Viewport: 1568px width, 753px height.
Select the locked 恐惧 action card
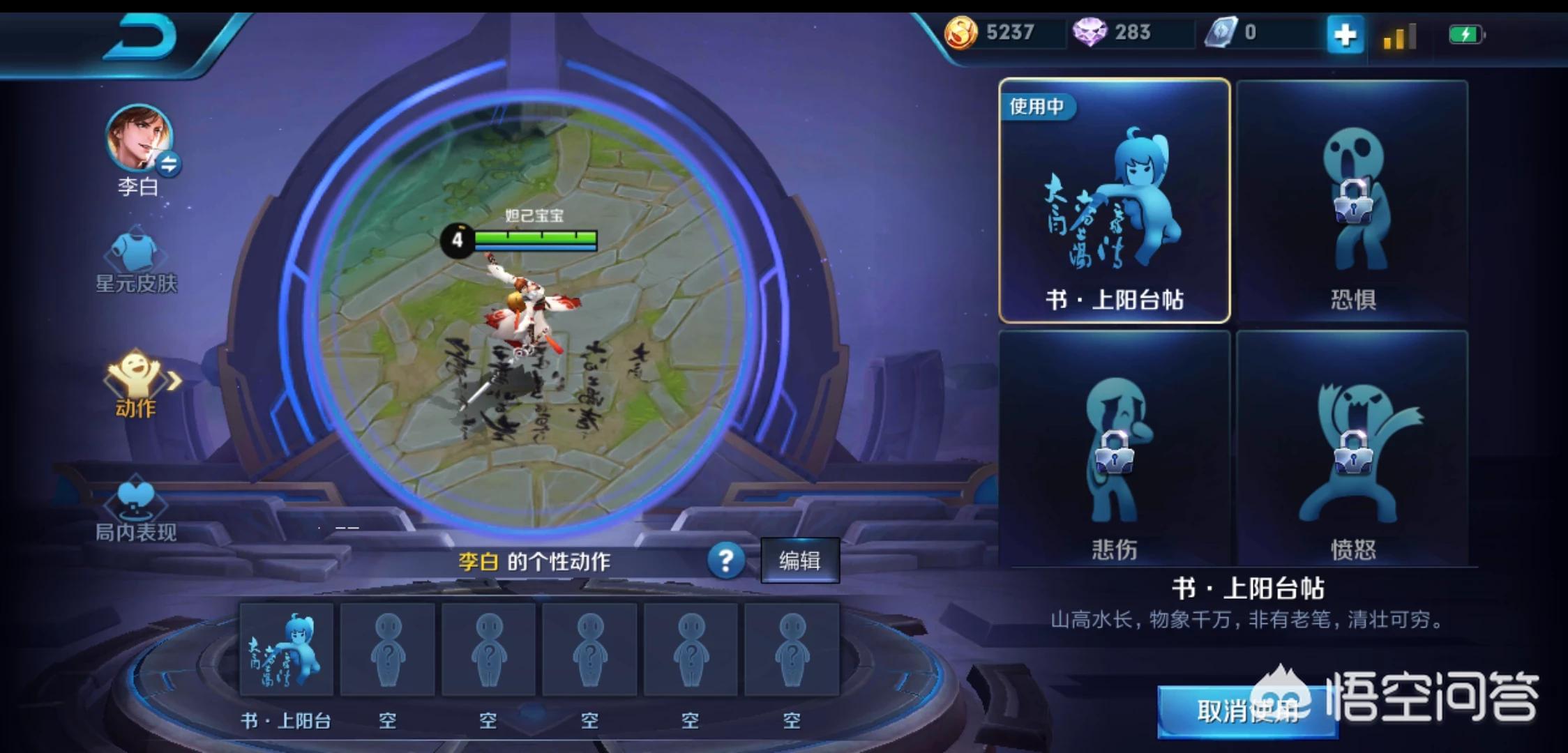(1352, 201)
